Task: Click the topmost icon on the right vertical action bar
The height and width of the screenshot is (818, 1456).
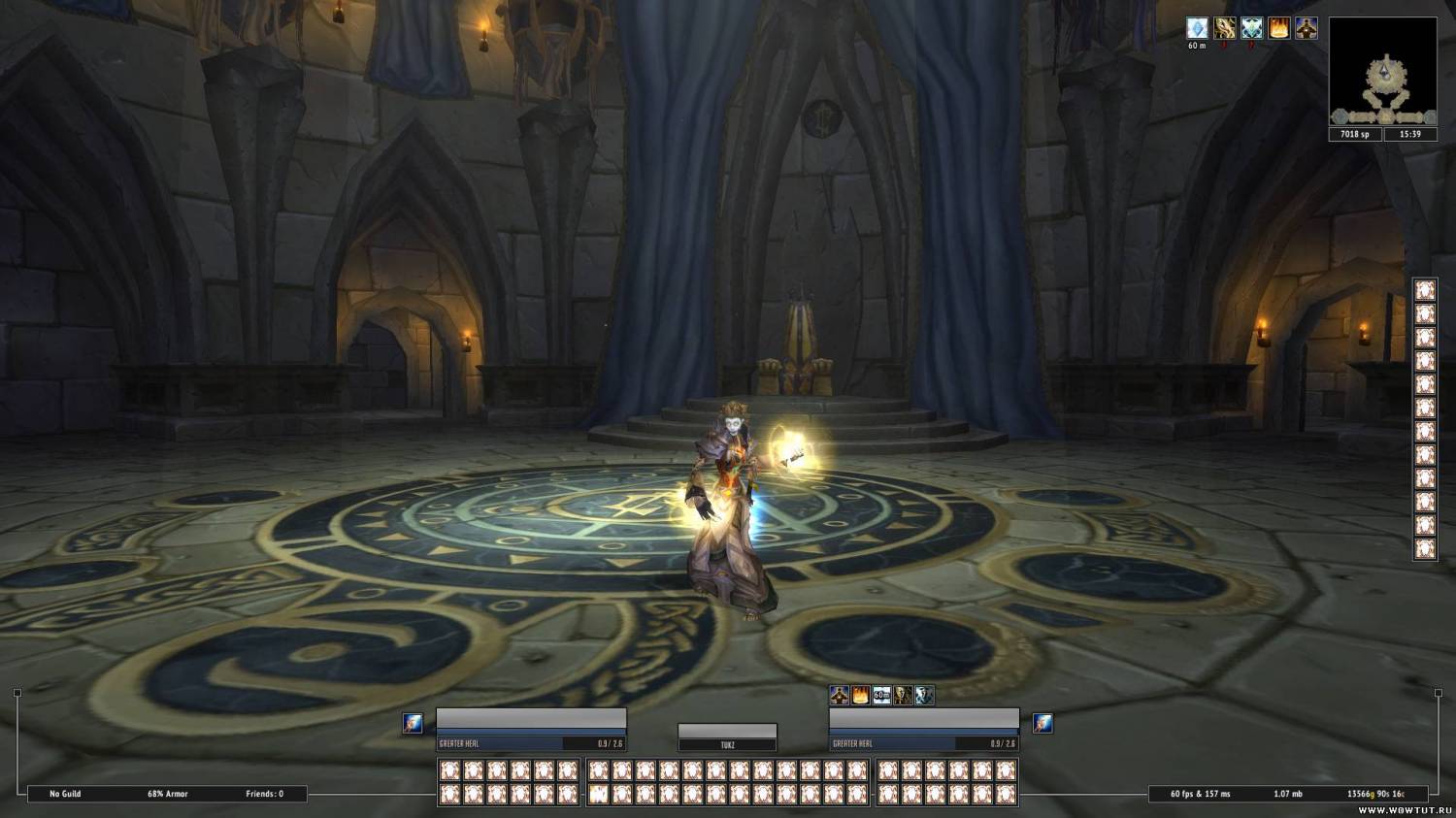Action: tap(1425, 288)
